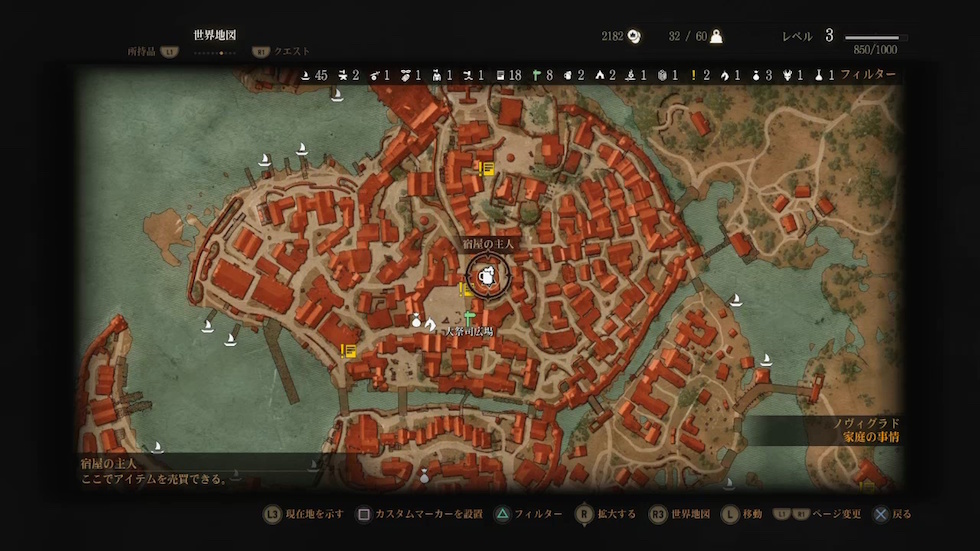Select the white horse marker on the square
This screenshot has width=980, height=551.
(430, 324)
